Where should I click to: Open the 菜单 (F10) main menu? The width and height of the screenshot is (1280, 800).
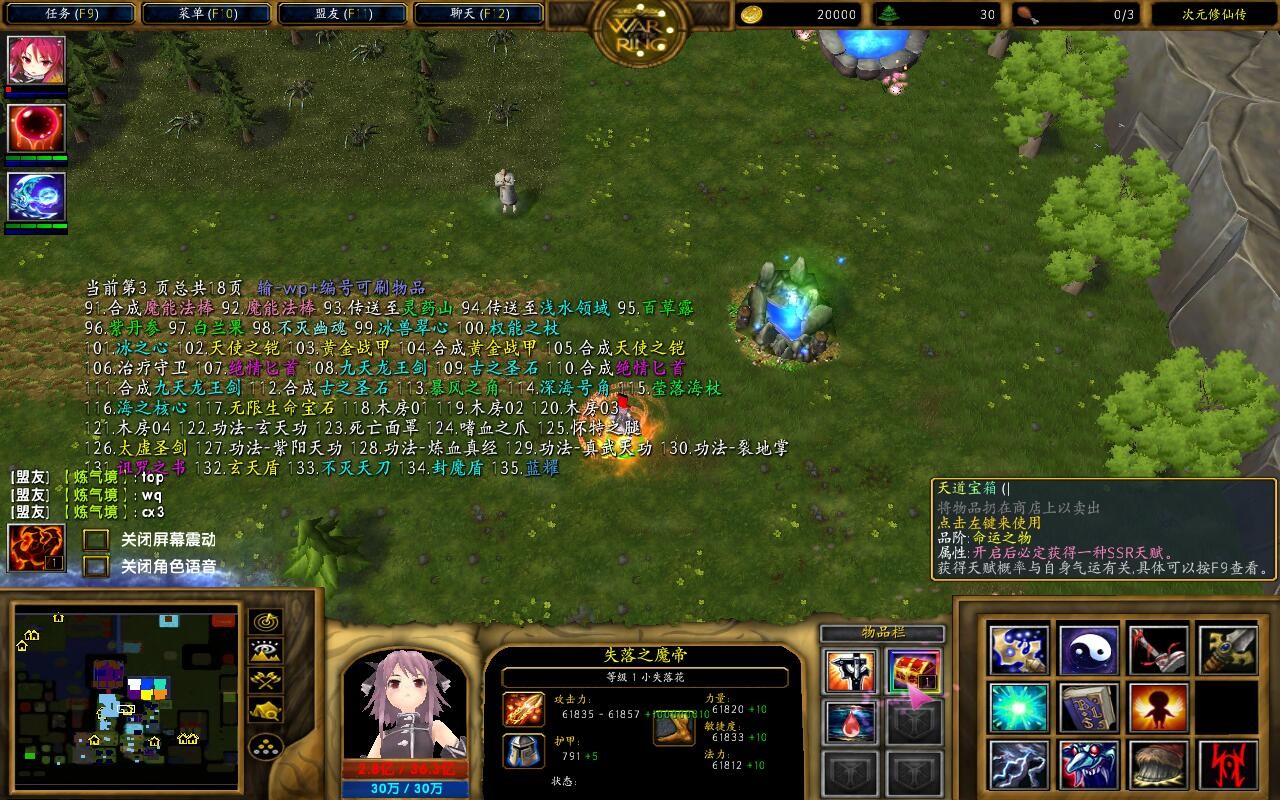tap(205, 14)
